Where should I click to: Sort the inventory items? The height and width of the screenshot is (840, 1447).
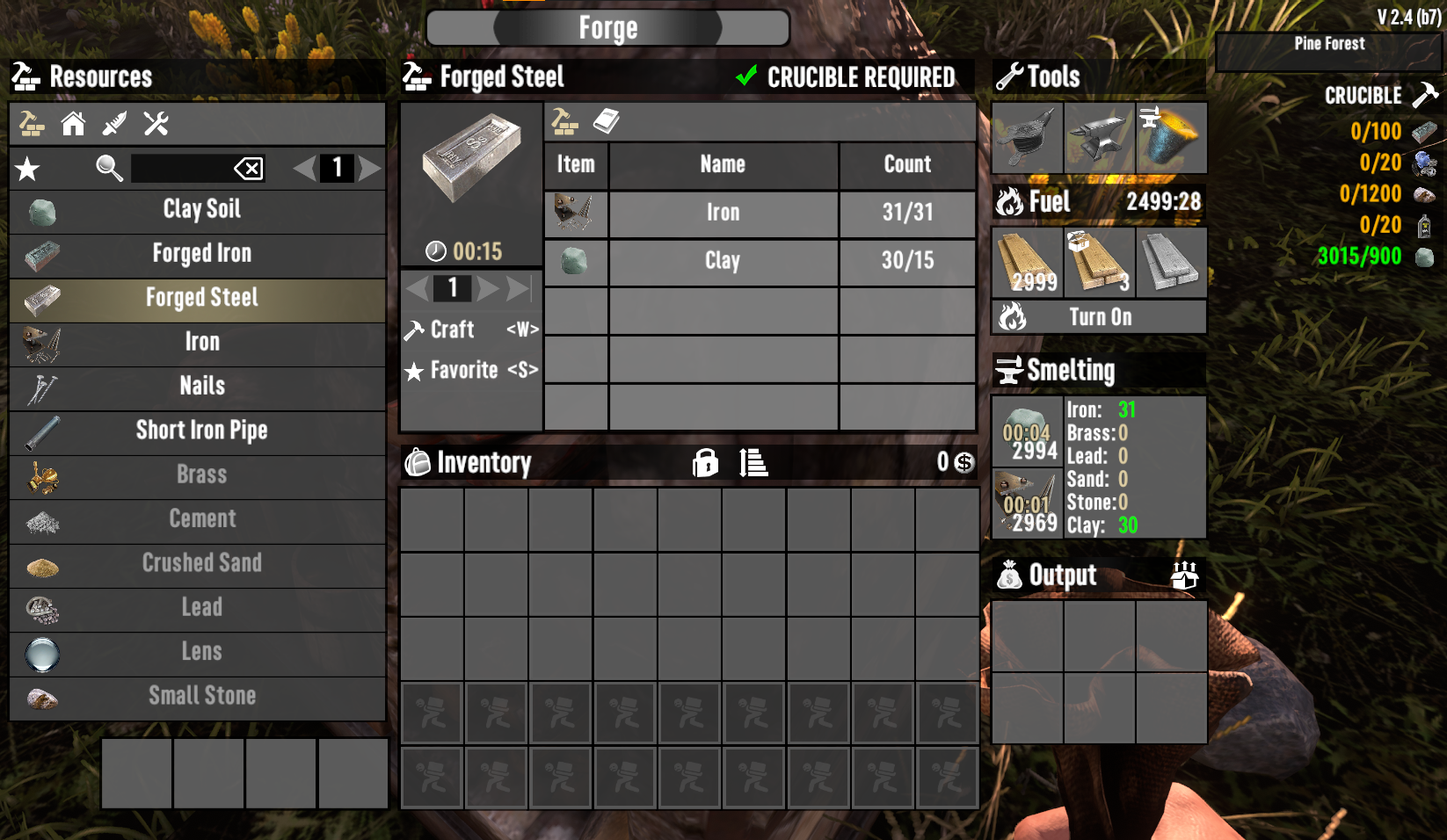coord(753,462)
